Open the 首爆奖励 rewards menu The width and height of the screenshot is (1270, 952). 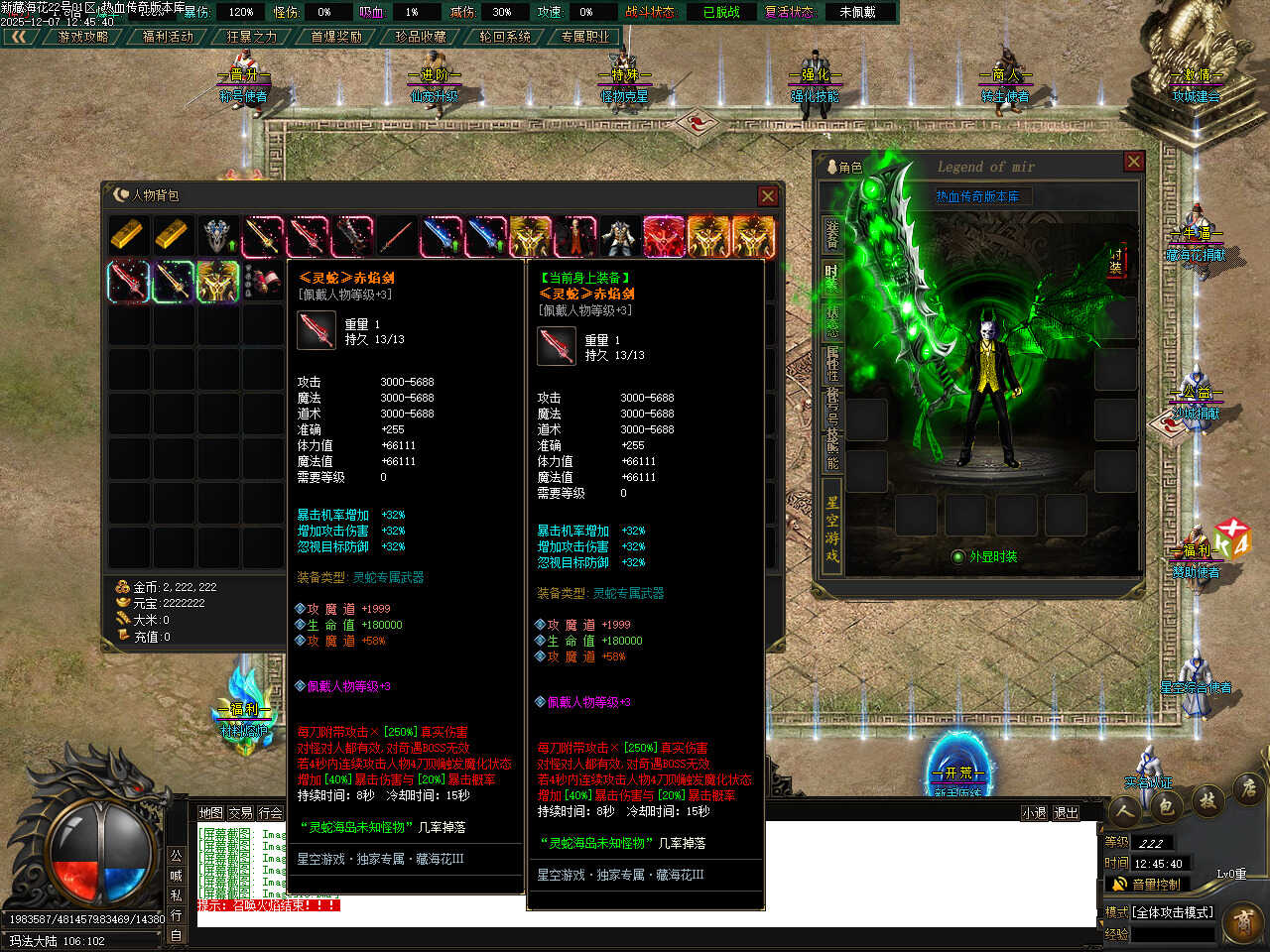336,37
